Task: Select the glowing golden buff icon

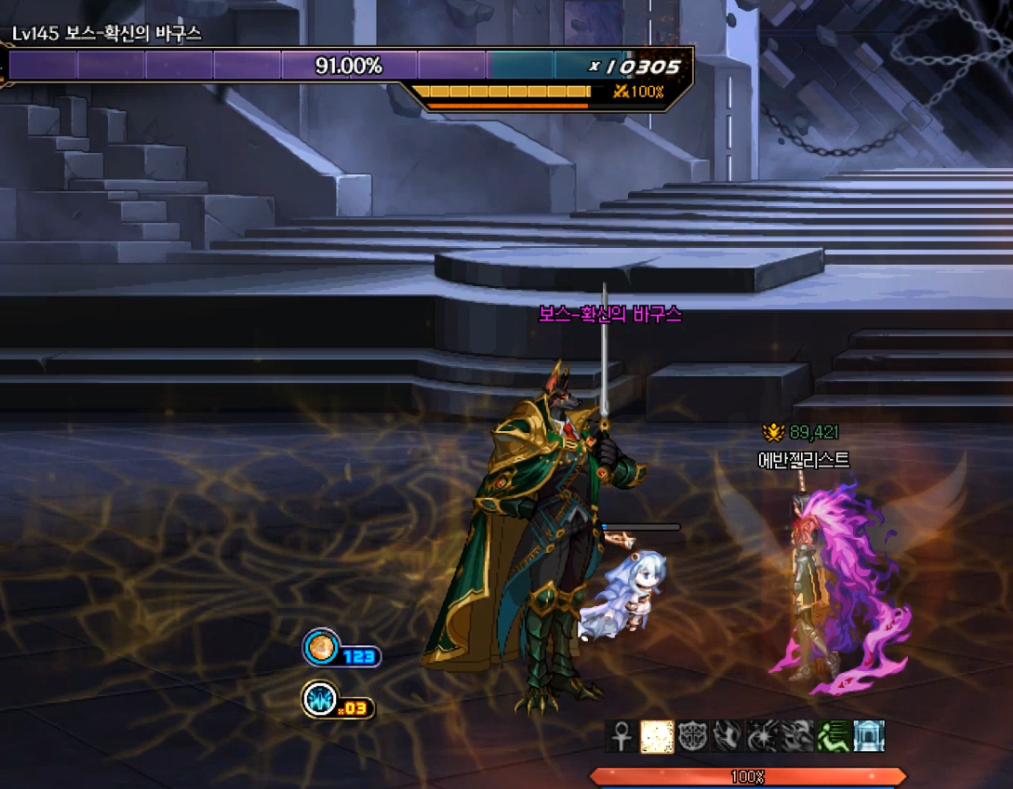Action: pos(655,736)
